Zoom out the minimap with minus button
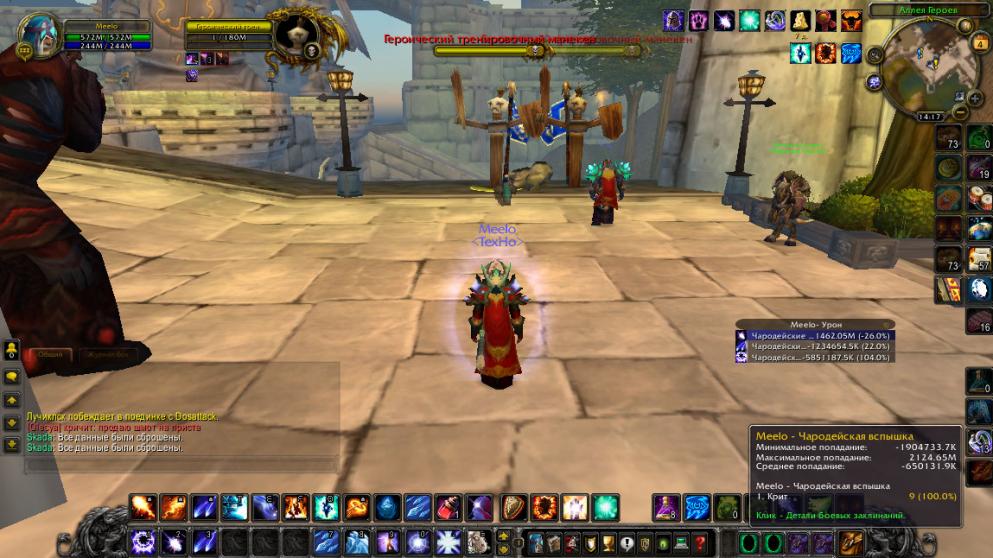The width and height of the screenshot is (993, 558). pyautogui.click(x=961, y=113)
